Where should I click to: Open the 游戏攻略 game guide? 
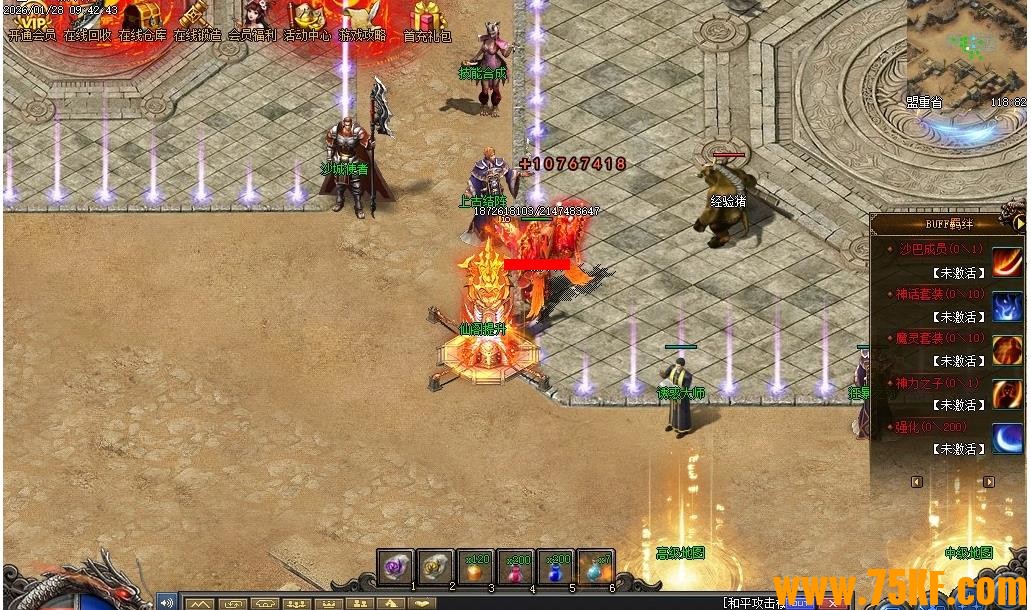click(361, 20)
